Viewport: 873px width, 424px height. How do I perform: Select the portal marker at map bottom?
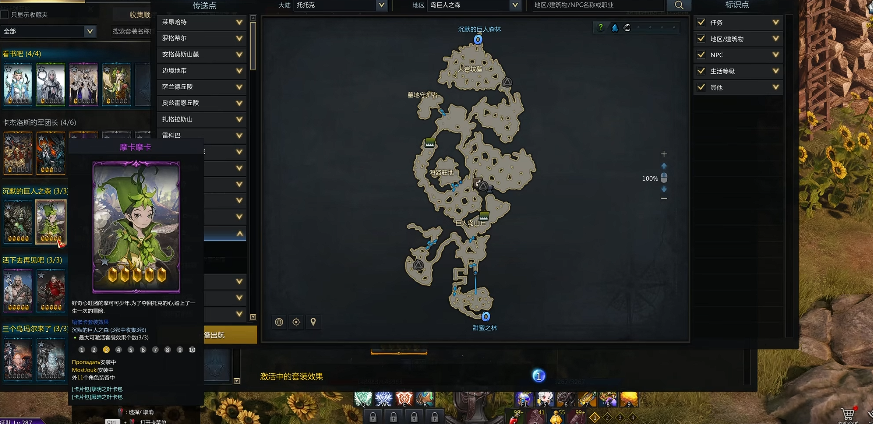click(484, 316)
